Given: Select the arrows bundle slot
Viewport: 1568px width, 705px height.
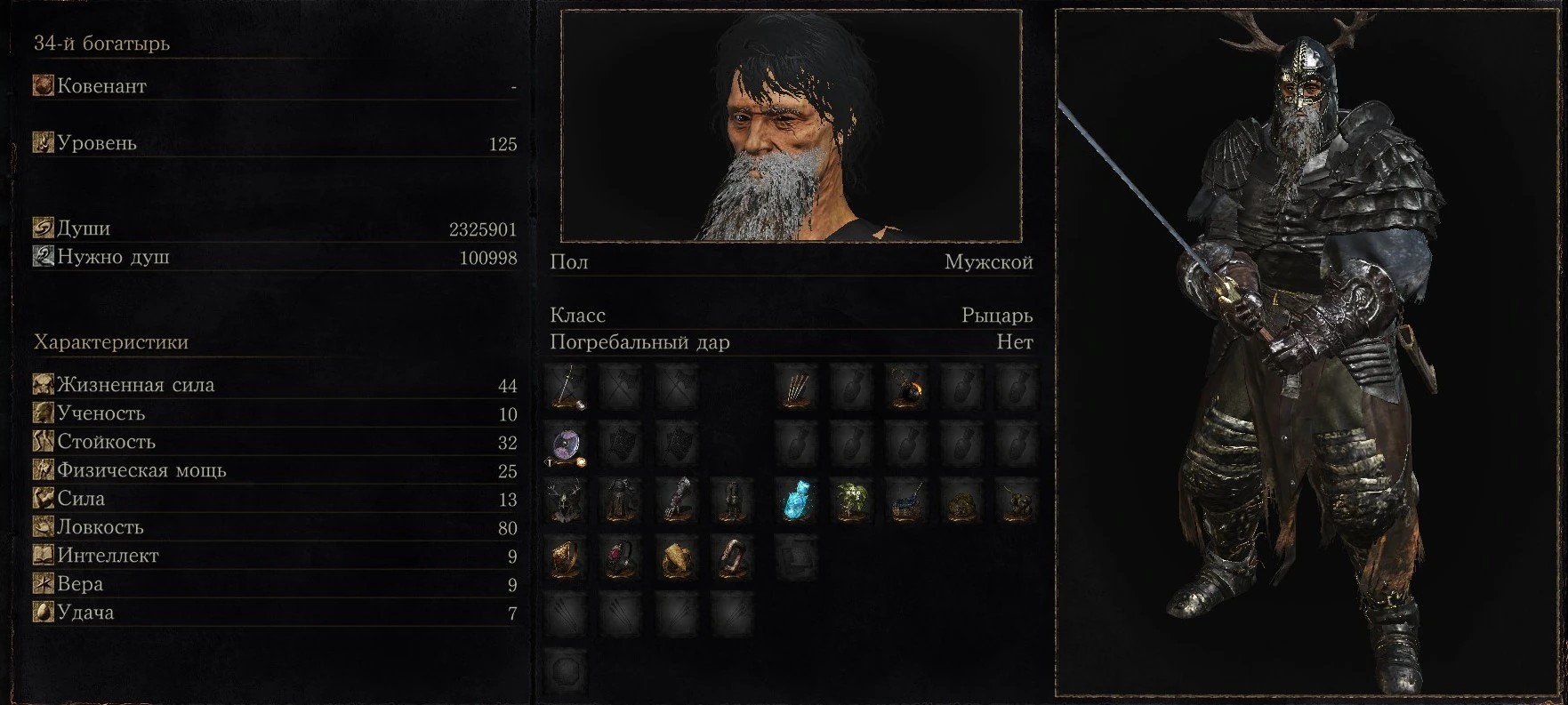Looking at the screenshot, I should point(796,388).
